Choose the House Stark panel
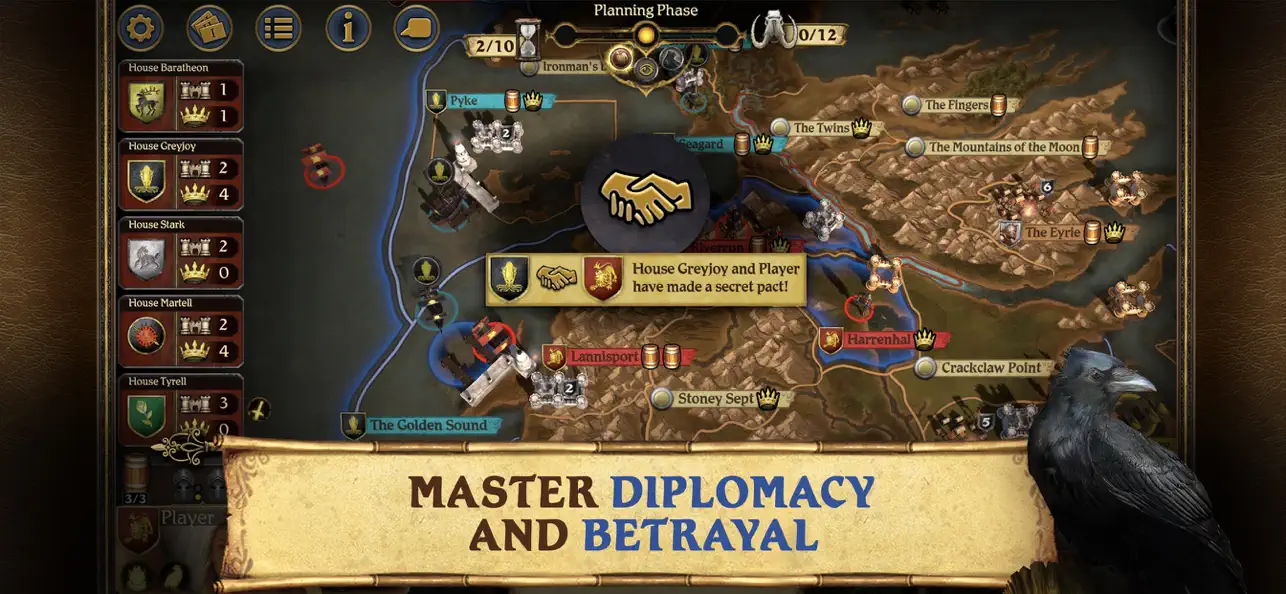This screenshot has width=1286, height=594. pyautogui.click(x=180, y=253)
